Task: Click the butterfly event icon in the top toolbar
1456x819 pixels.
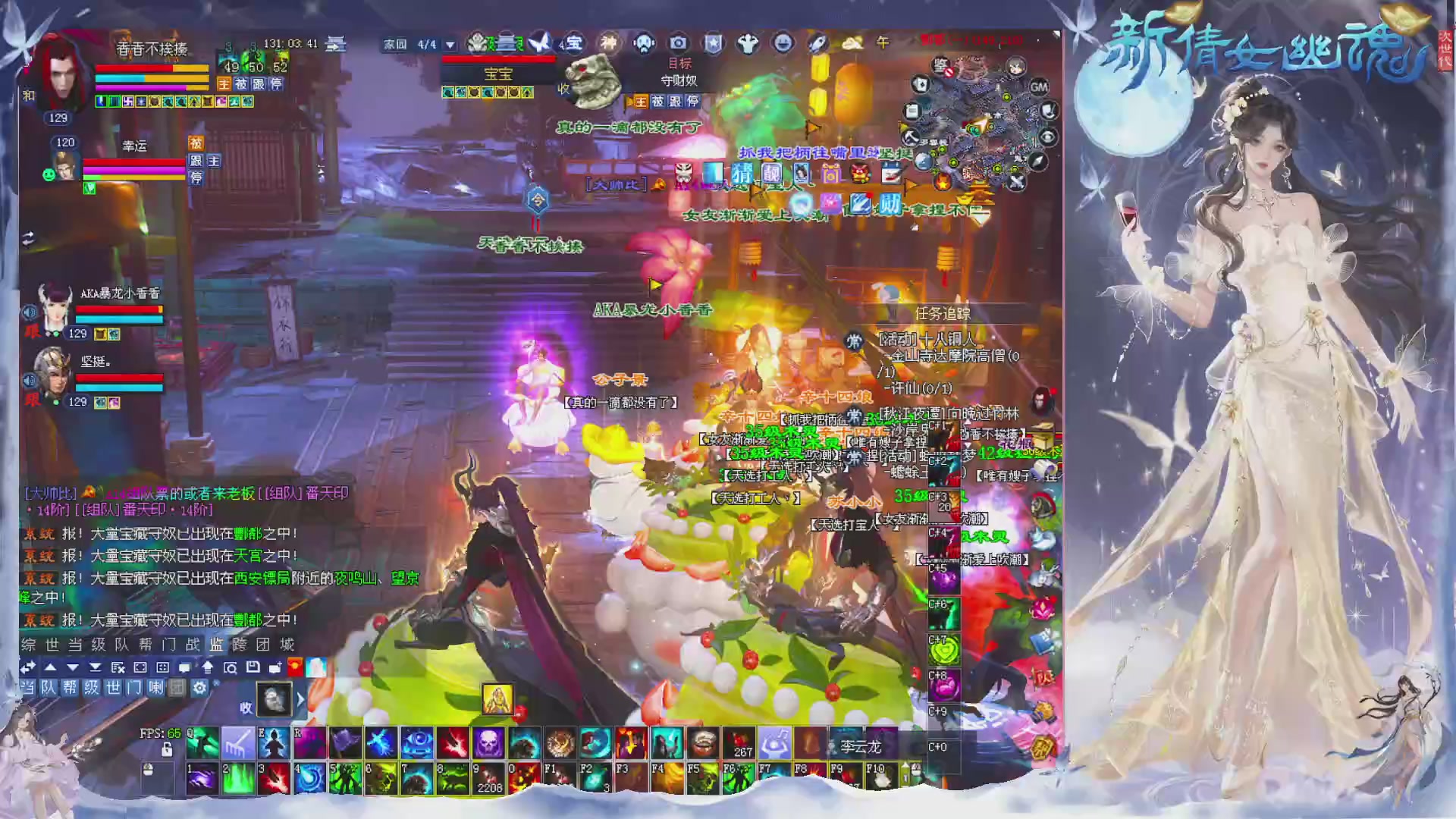Action: pos(539,43)
